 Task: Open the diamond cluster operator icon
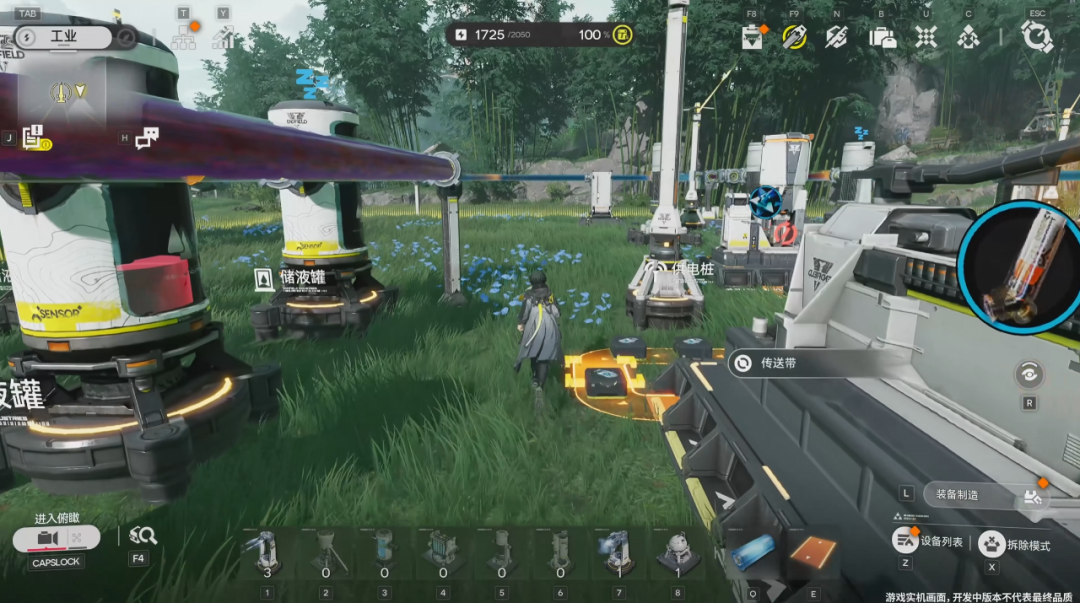[x=968, y=37]
